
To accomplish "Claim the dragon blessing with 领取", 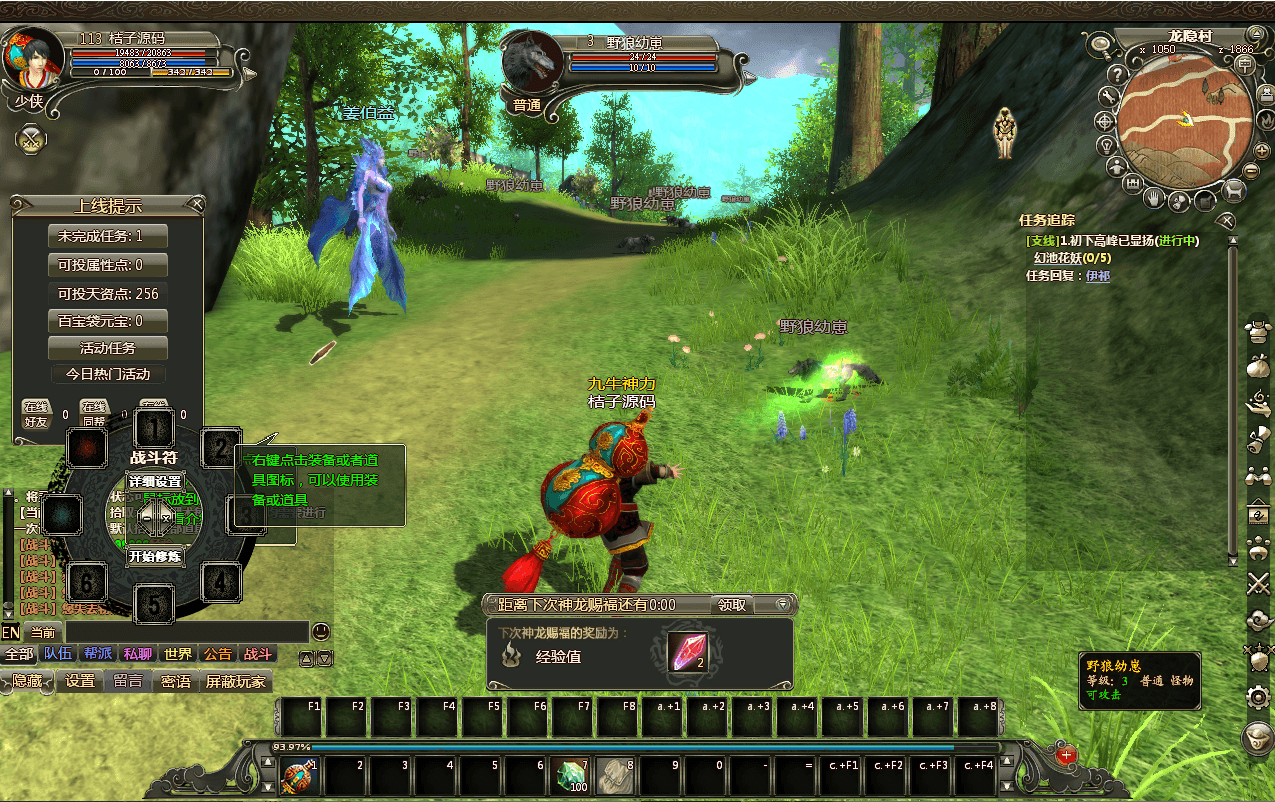I will [732, 605].
